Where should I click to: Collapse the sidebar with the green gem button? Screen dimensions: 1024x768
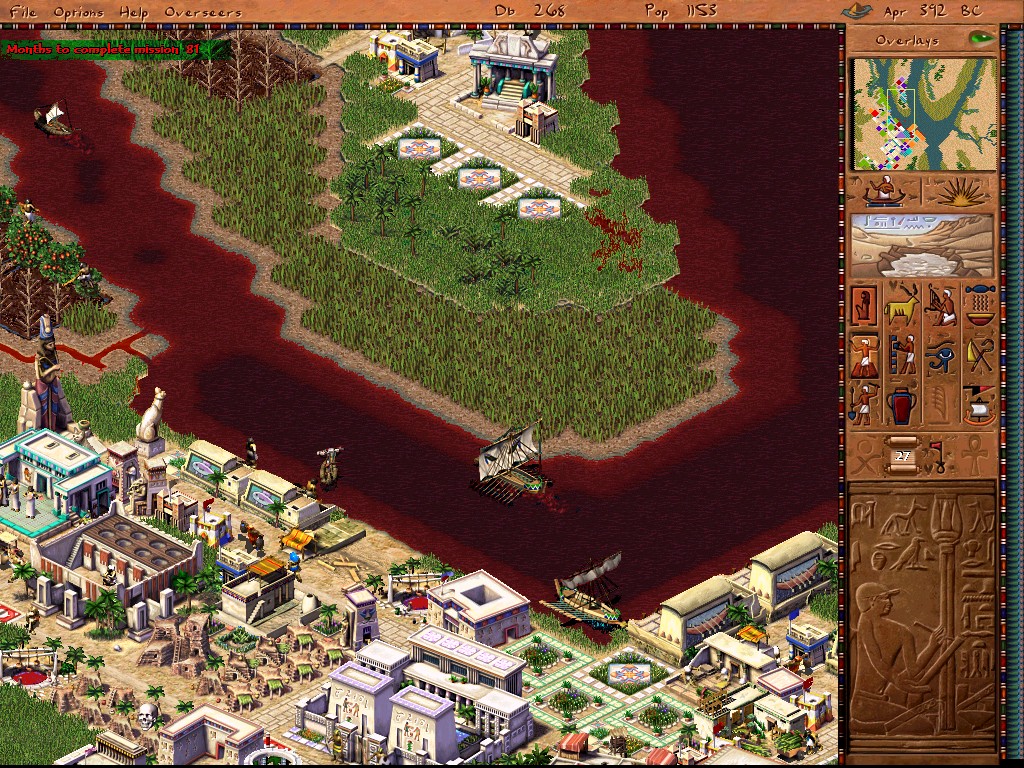click(x=981, y=39)
